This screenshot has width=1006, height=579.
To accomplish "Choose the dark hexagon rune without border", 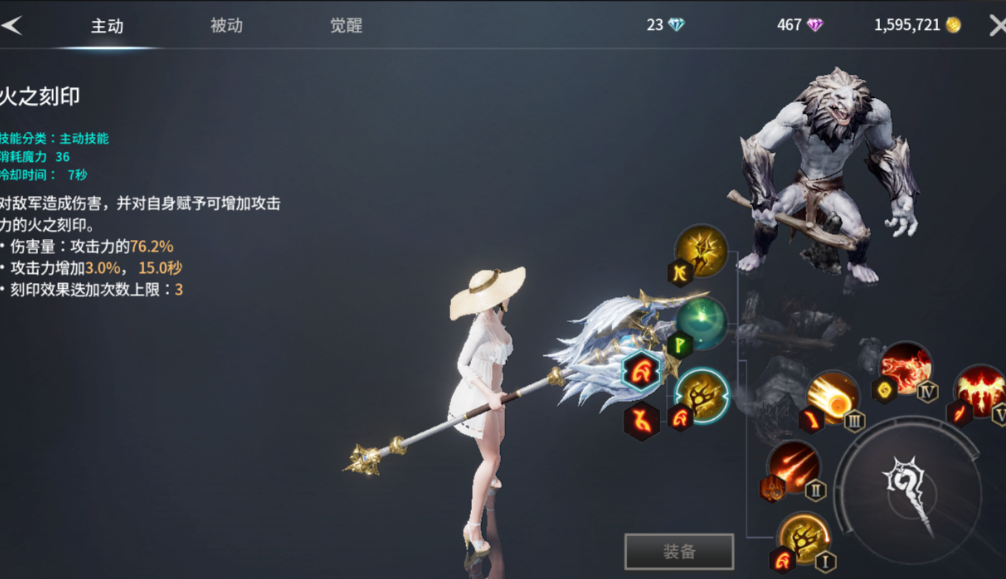I will [x=641, y=422].
